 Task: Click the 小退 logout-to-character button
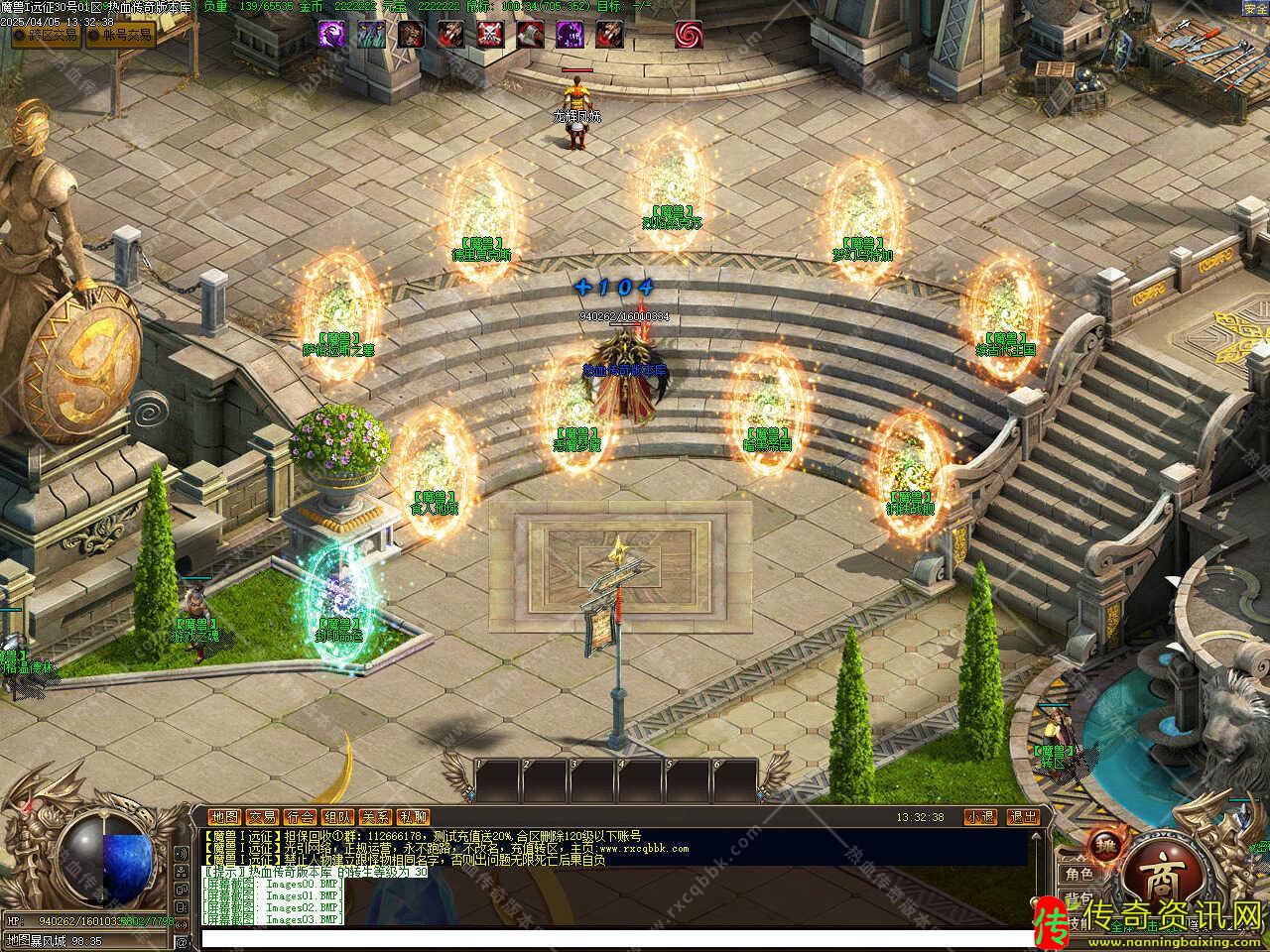pos(980,817)
